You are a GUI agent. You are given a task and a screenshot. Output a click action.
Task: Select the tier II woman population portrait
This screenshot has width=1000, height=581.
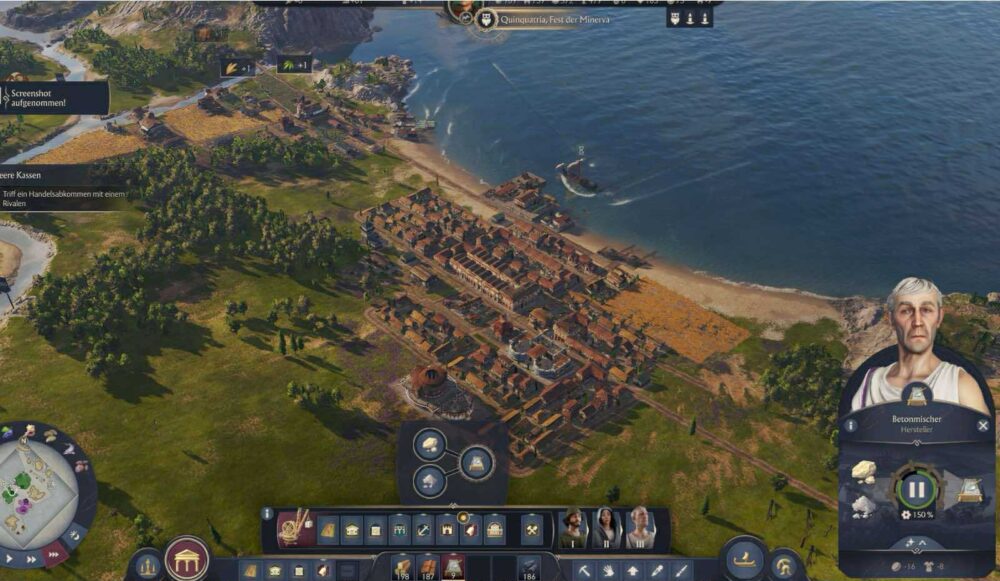pos(606,527)
